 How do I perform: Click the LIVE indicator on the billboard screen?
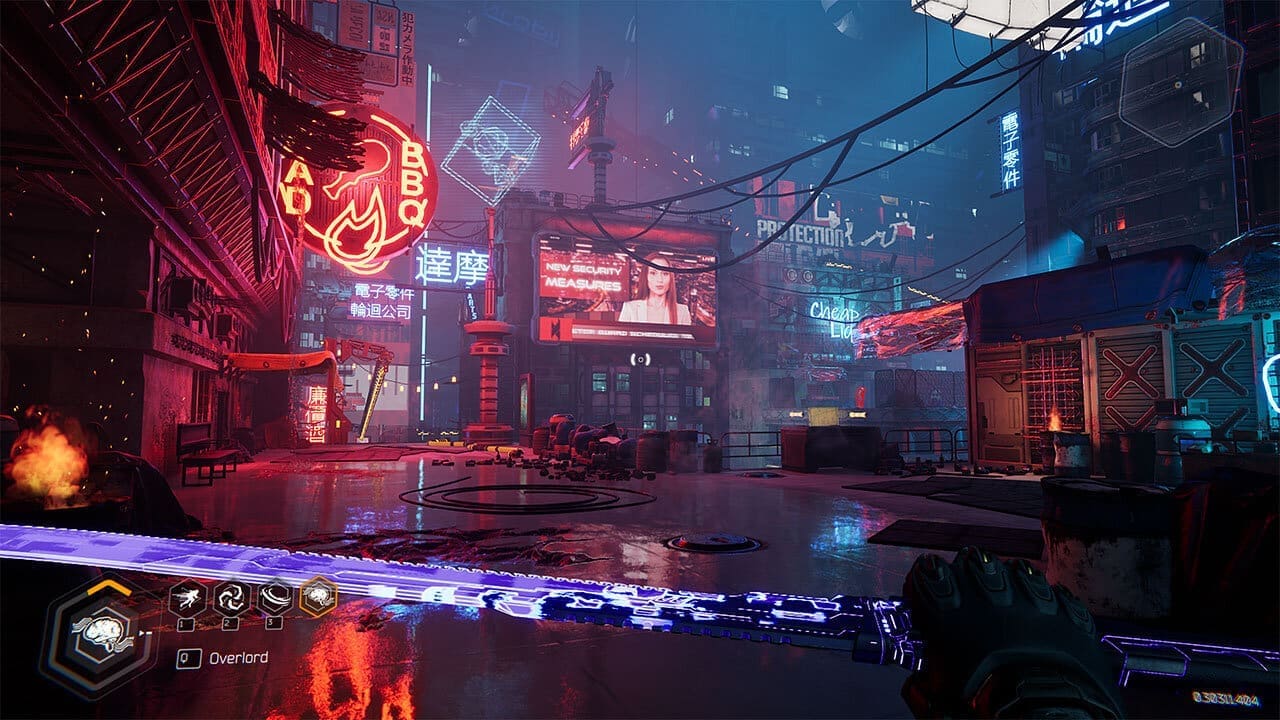coord(706,259)
